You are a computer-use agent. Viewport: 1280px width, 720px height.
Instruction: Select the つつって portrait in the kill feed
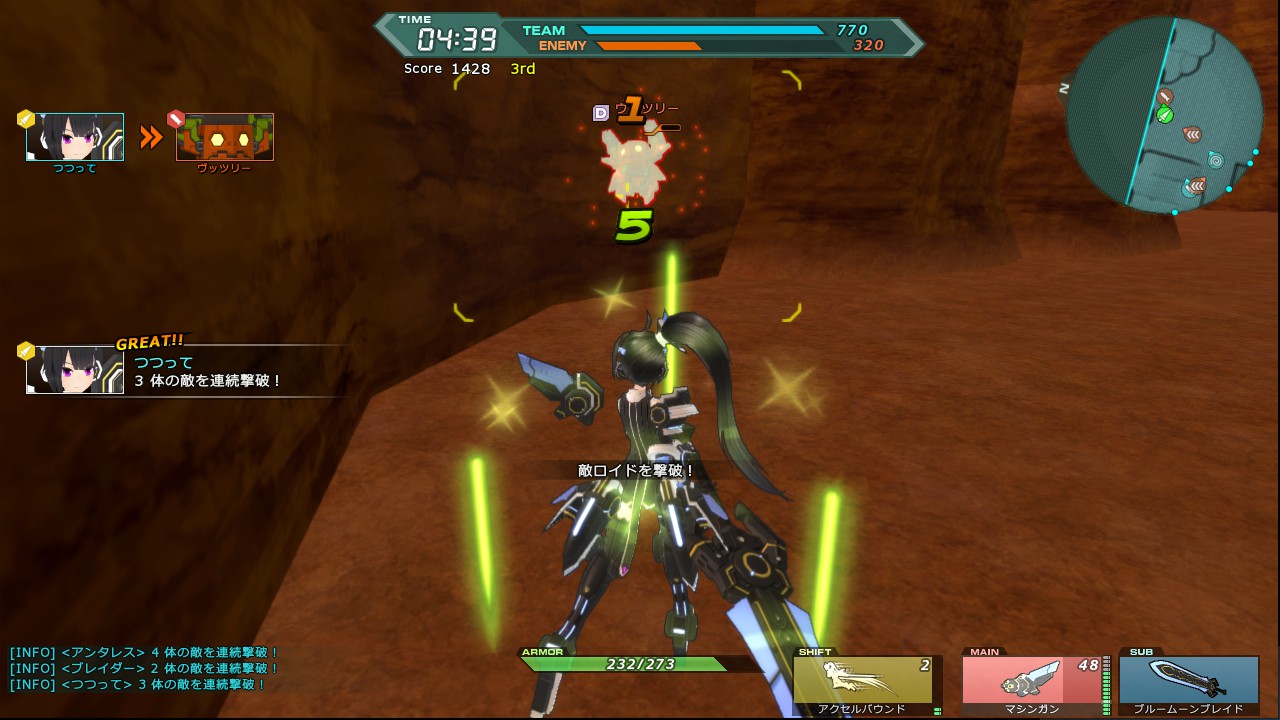pos(75,137)
